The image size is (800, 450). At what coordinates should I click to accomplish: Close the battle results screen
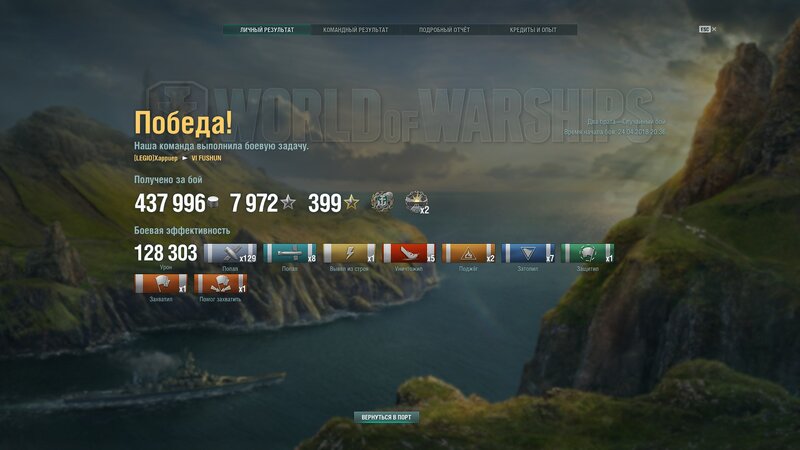click(714, 30)
